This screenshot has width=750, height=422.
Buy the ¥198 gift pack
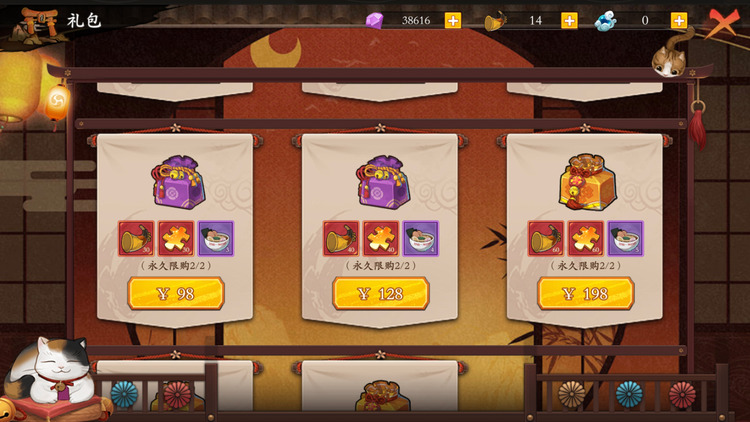click(x=586, y=293)
